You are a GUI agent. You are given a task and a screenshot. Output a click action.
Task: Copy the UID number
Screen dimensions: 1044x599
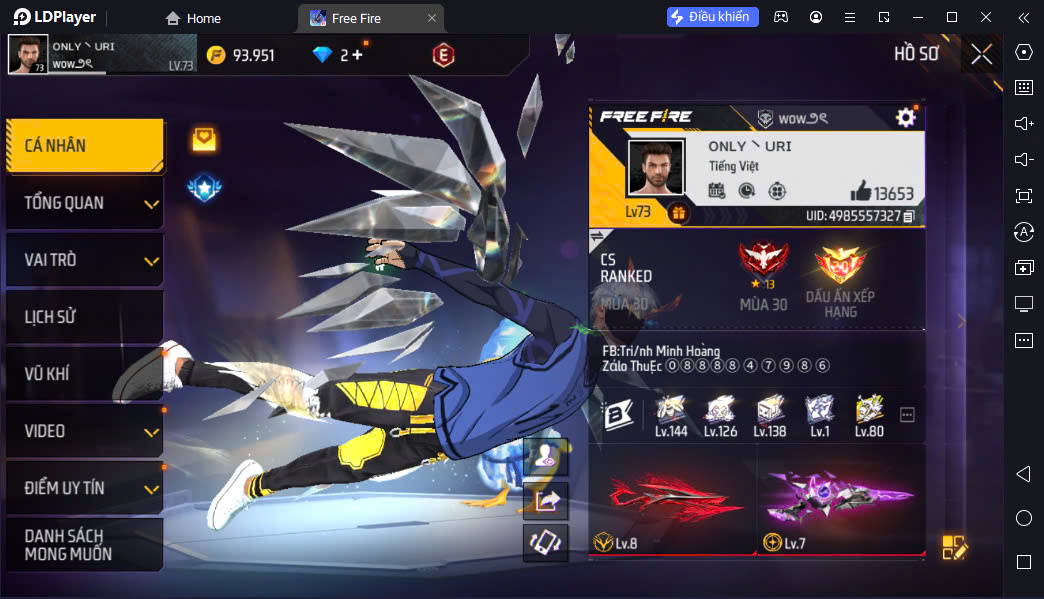[x=909, y=216]
